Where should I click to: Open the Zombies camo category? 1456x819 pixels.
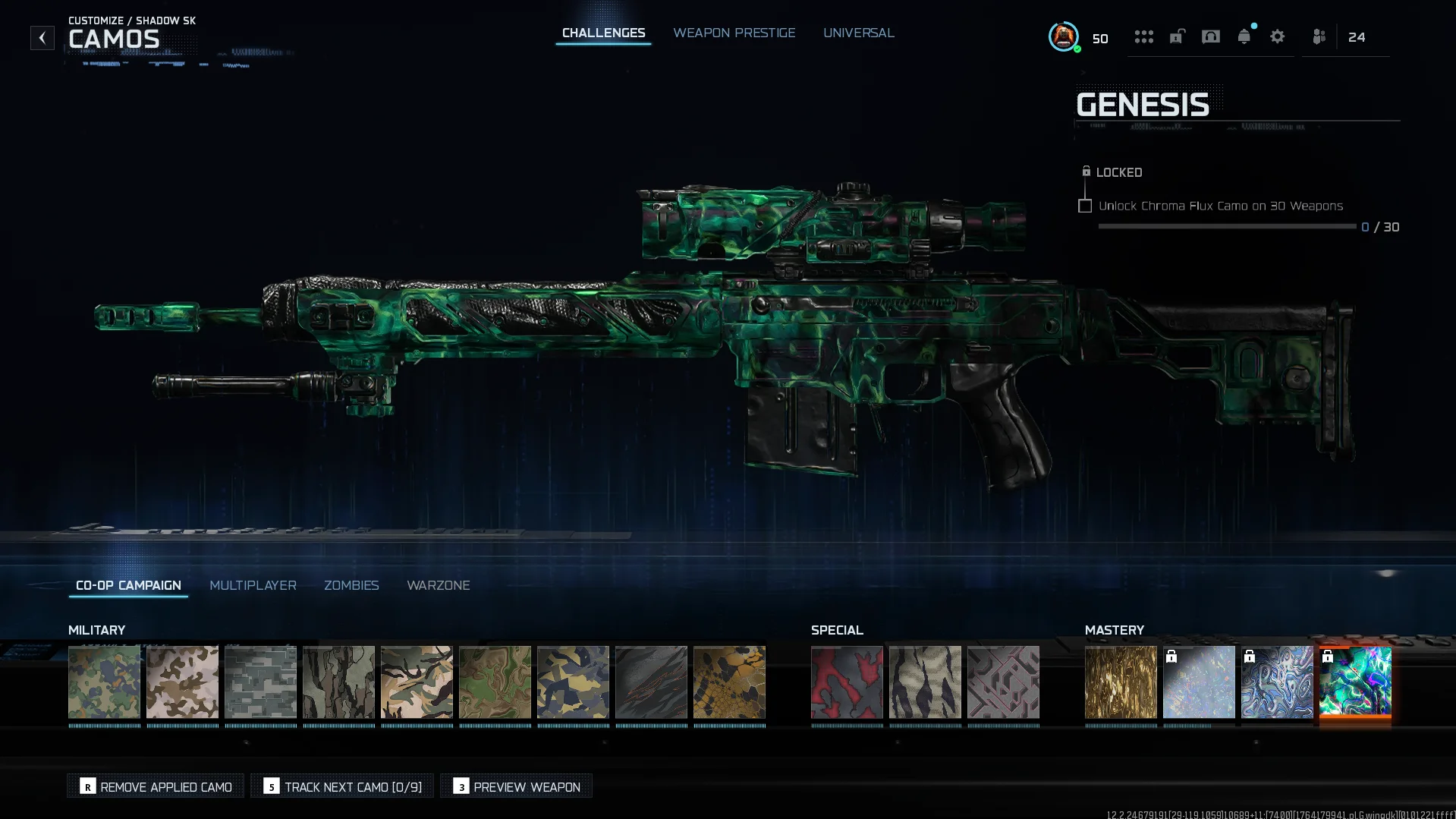click(351, 585)
